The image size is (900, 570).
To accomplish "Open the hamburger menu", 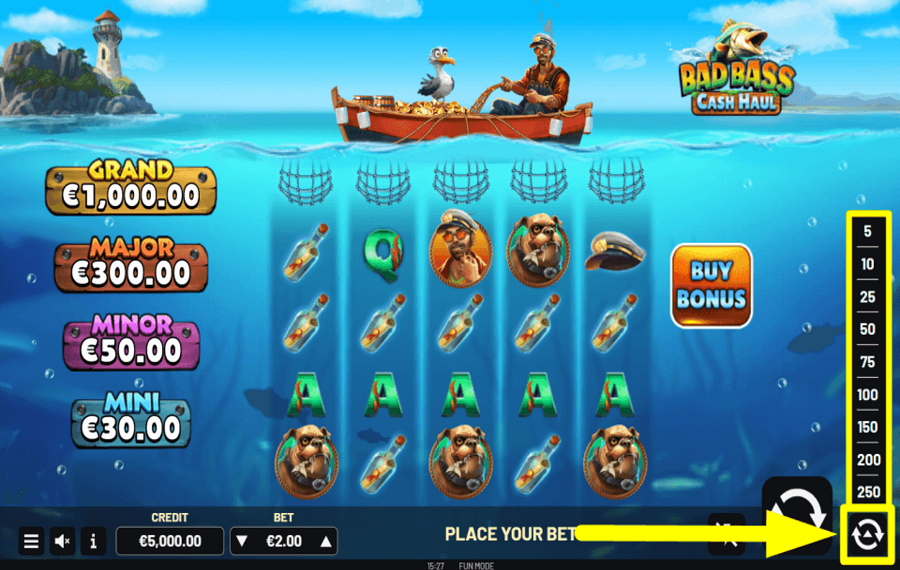I will [x=31, y=541].
